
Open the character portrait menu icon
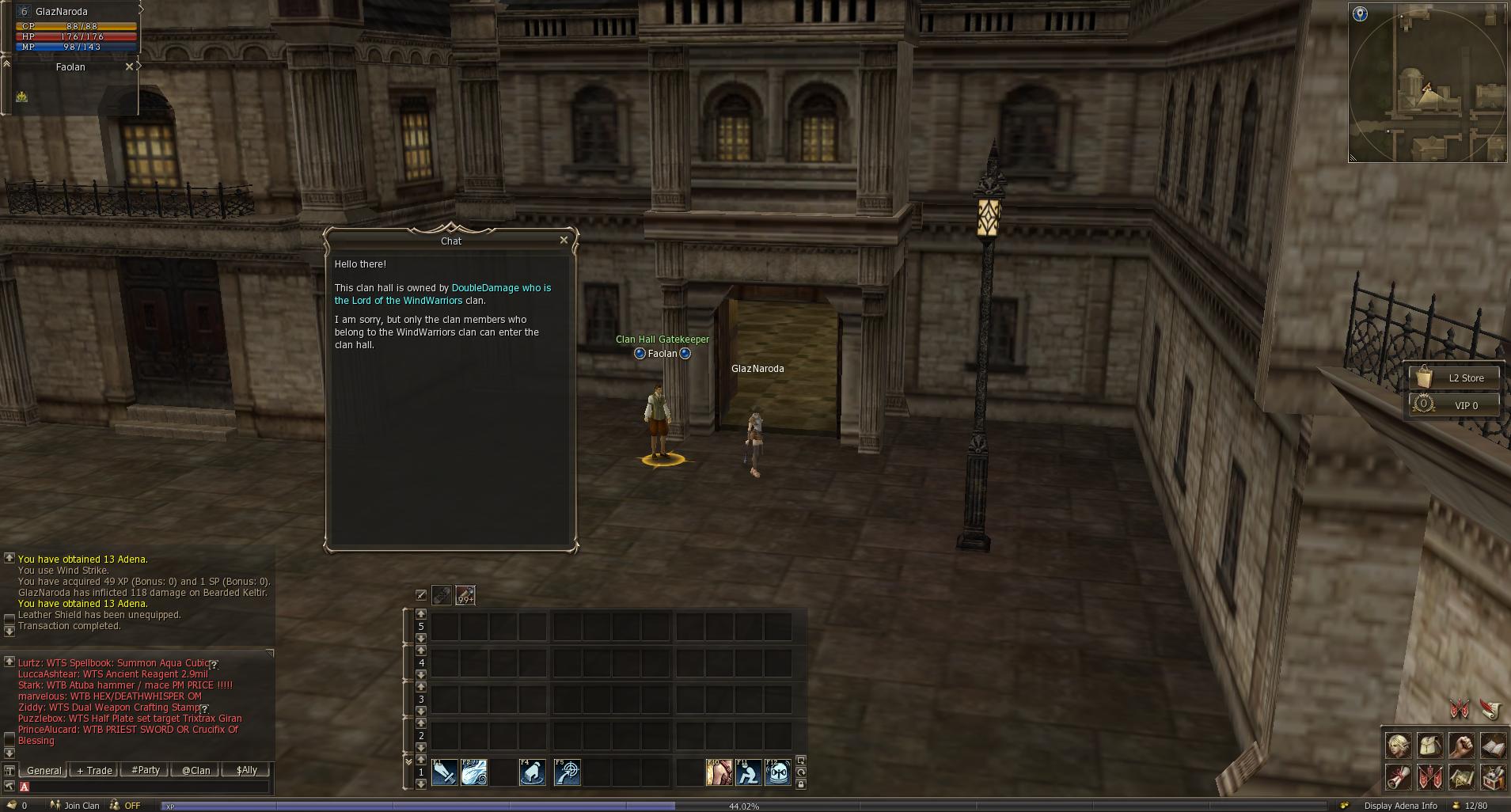click(1399, 746)
